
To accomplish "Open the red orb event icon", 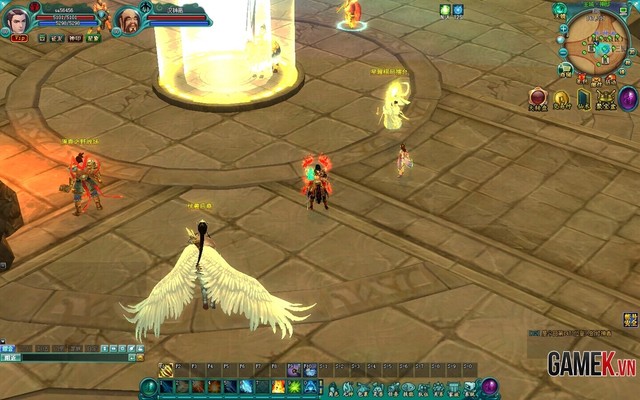I will (x=538, y=97).
